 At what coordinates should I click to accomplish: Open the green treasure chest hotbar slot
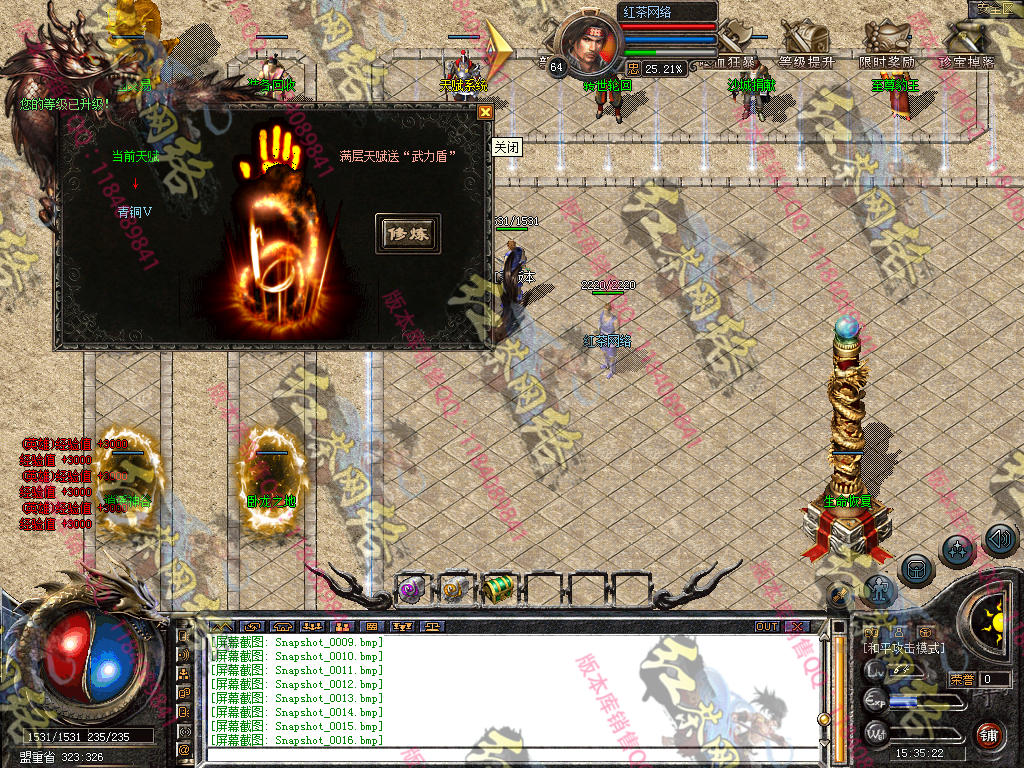click(497, 589)
